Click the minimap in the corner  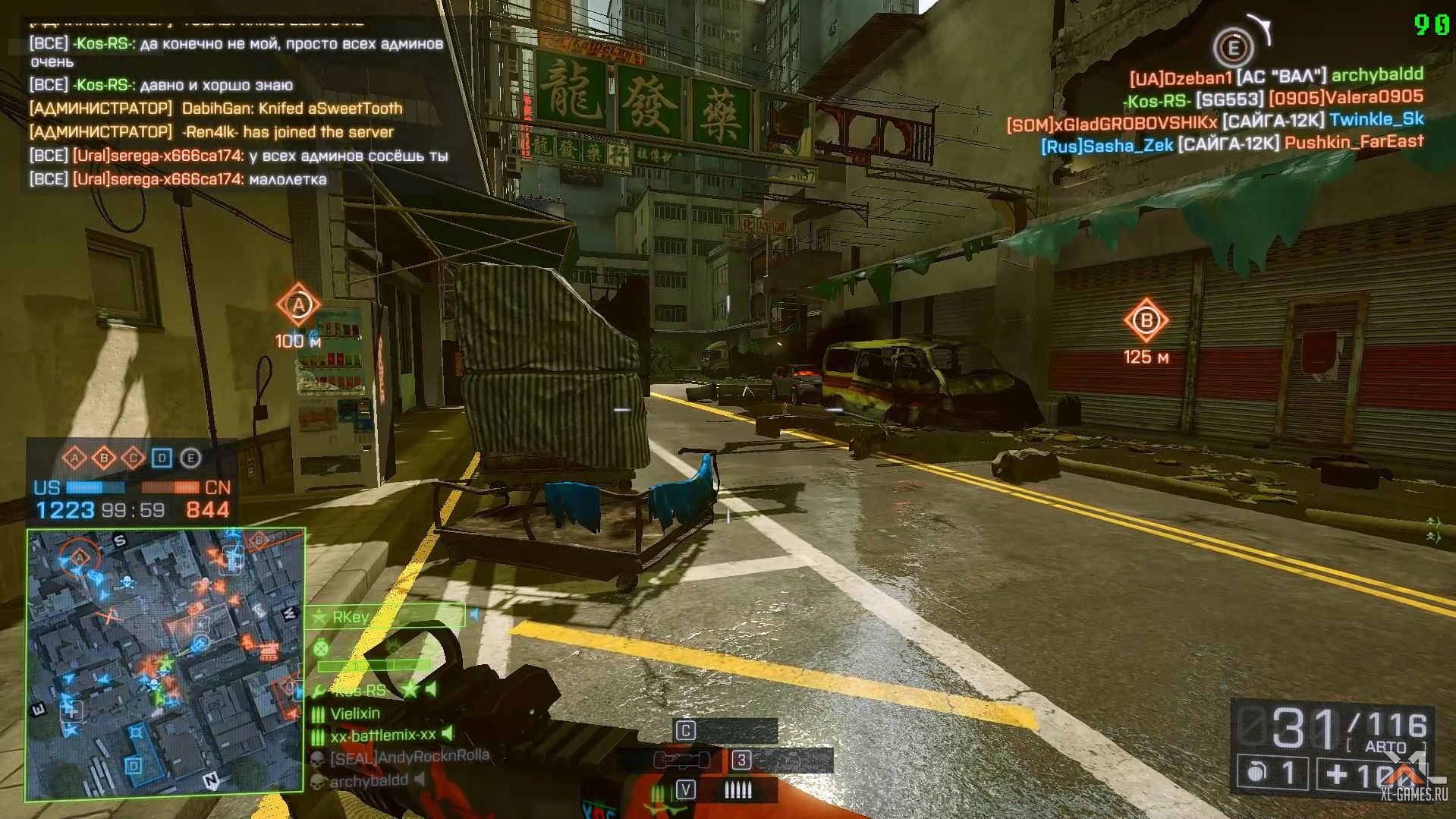click(x=165, y=665)
